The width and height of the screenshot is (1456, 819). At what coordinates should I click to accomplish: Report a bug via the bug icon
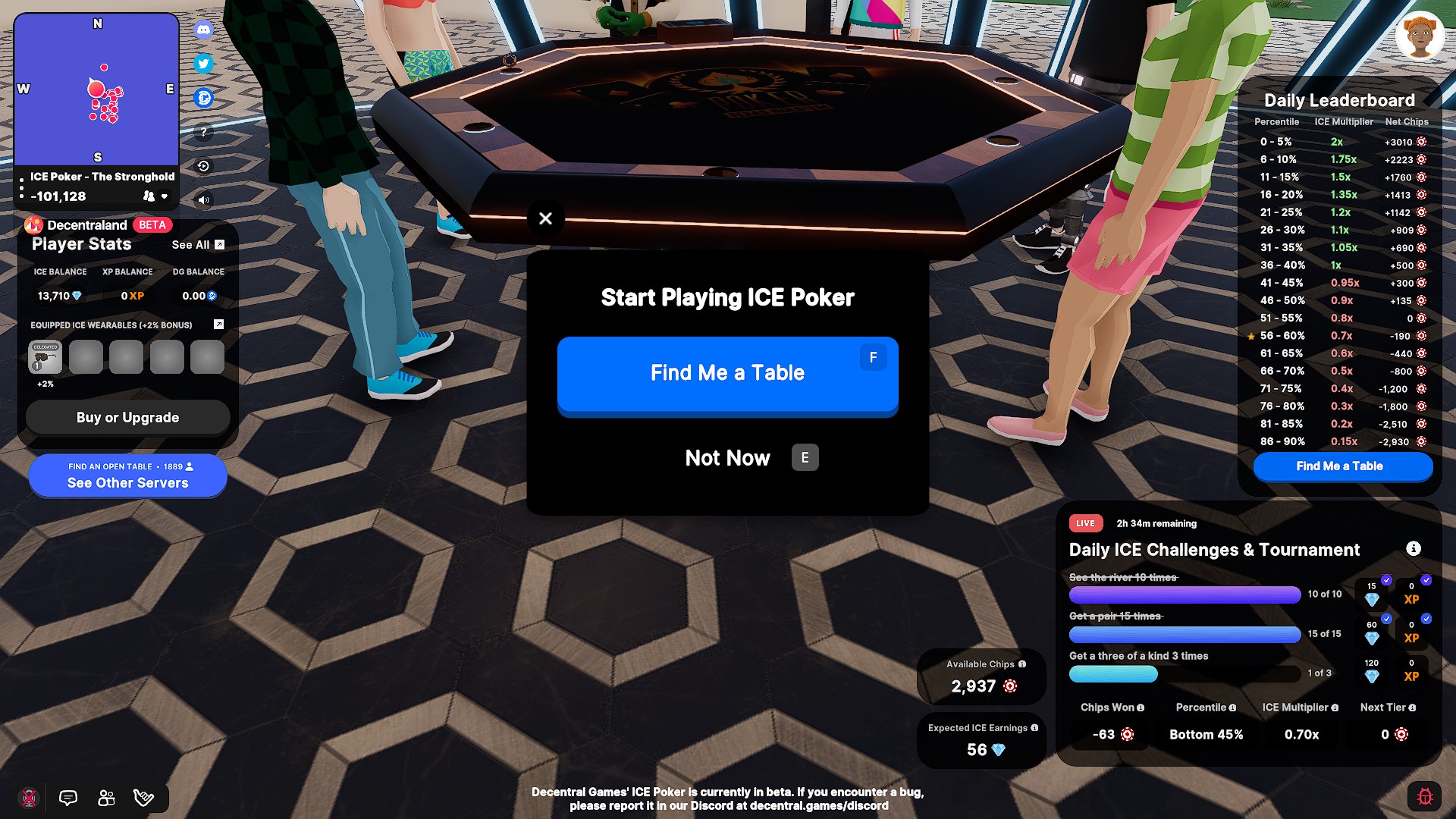[1424, 797]
